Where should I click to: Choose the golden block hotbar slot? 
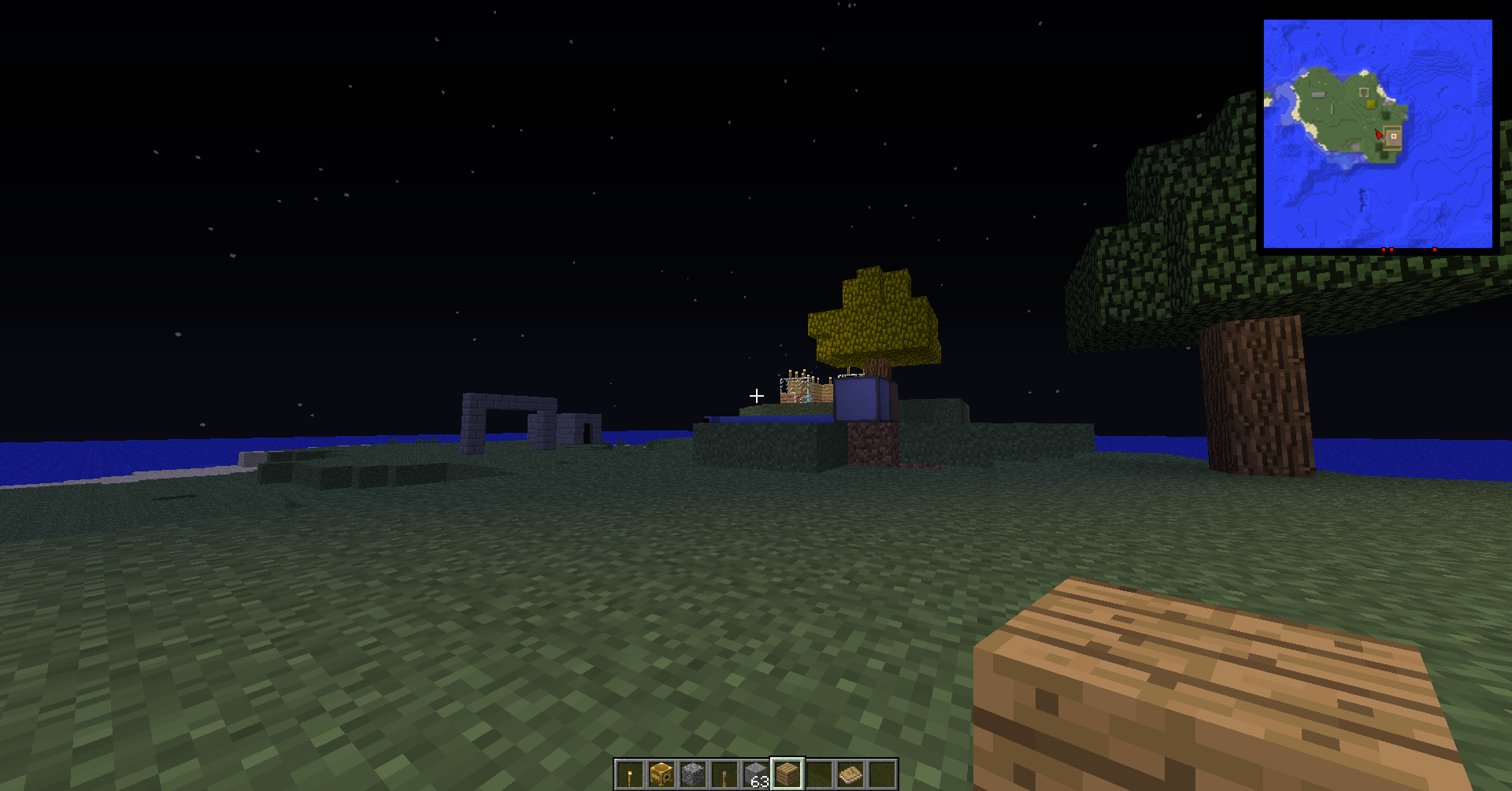[x=661, y=775]
